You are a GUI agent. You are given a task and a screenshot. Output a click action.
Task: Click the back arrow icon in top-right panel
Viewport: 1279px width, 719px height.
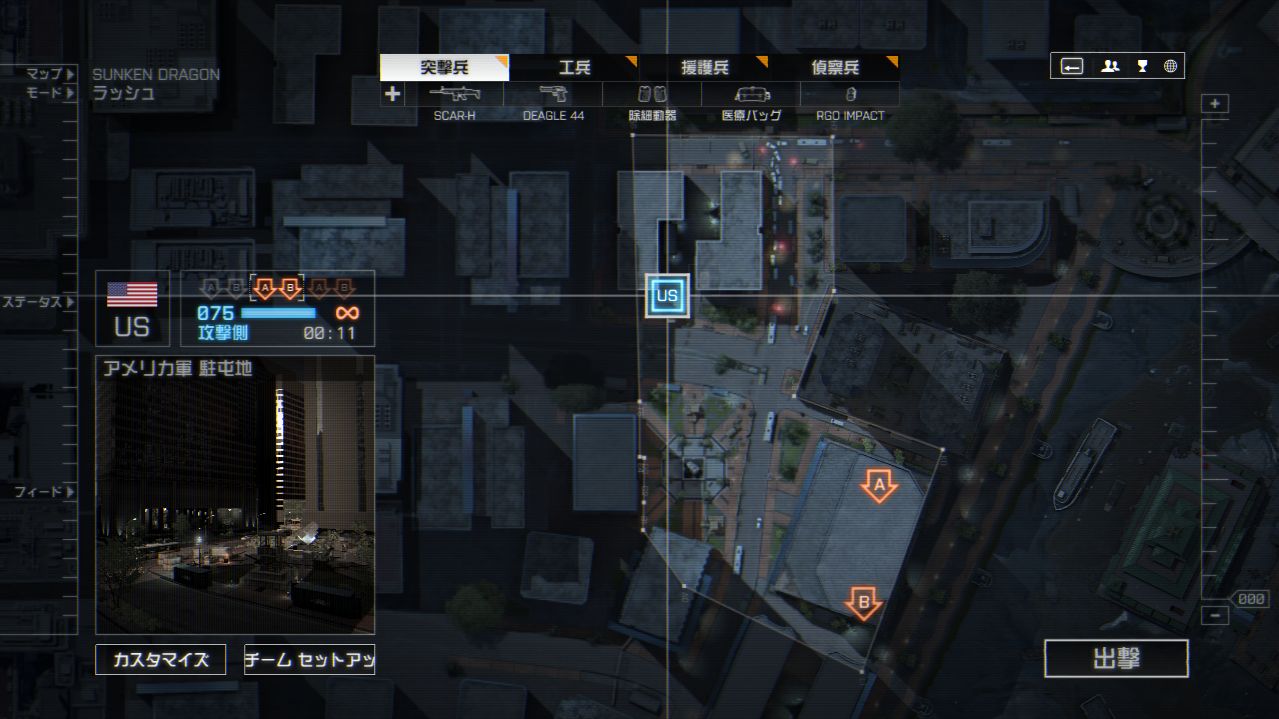pos(1072,66)
